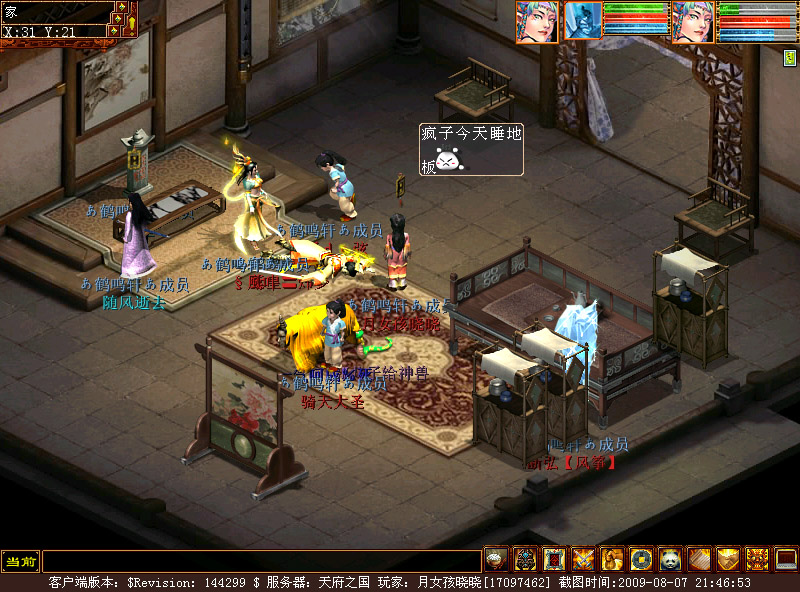Viewport: 800px width, 592px height.
Task: Open the laptop-shaped system icon
Action: (x=786, y=559)
